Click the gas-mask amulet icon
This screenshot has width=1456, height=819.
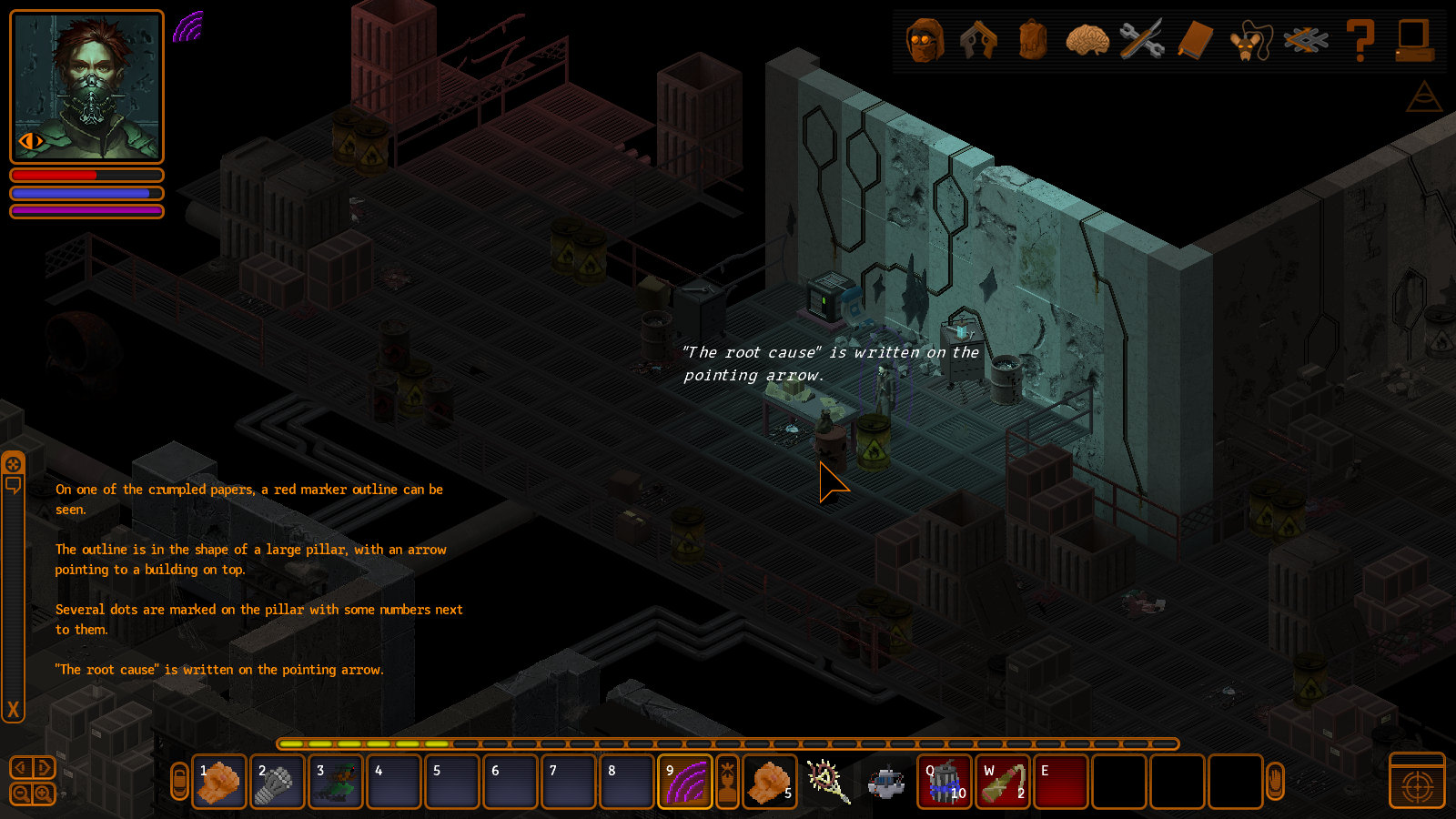click(1249, 42)
